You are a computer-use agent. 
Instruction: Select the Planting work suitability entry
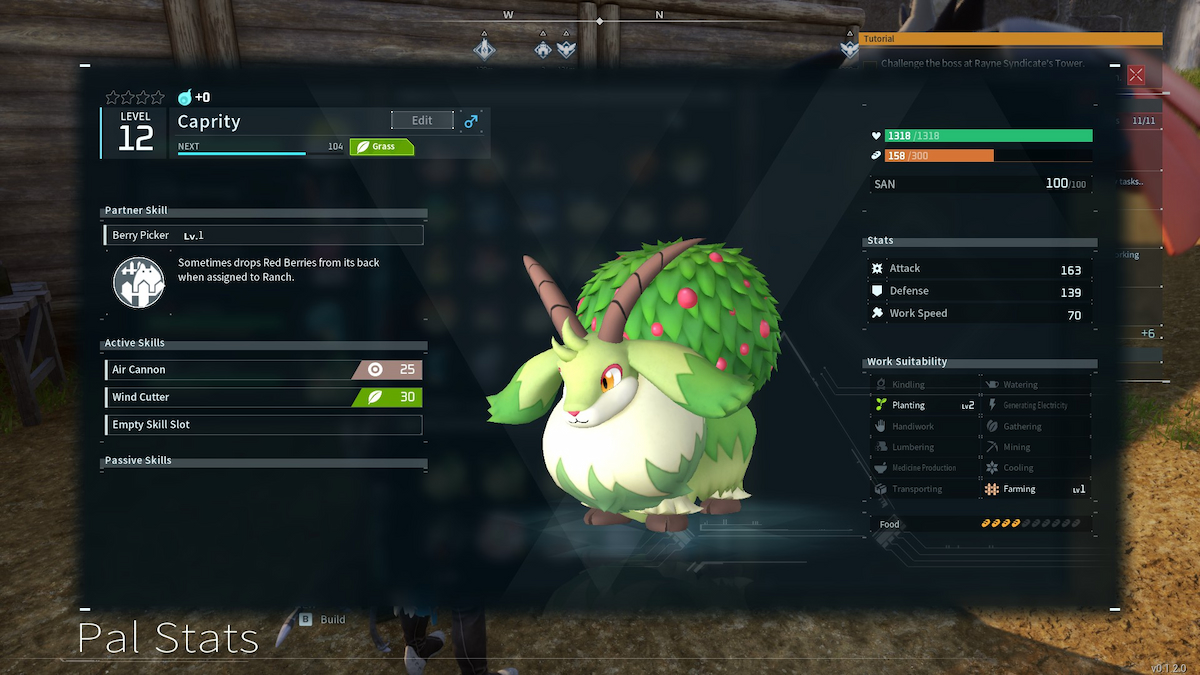click(923, 406)
